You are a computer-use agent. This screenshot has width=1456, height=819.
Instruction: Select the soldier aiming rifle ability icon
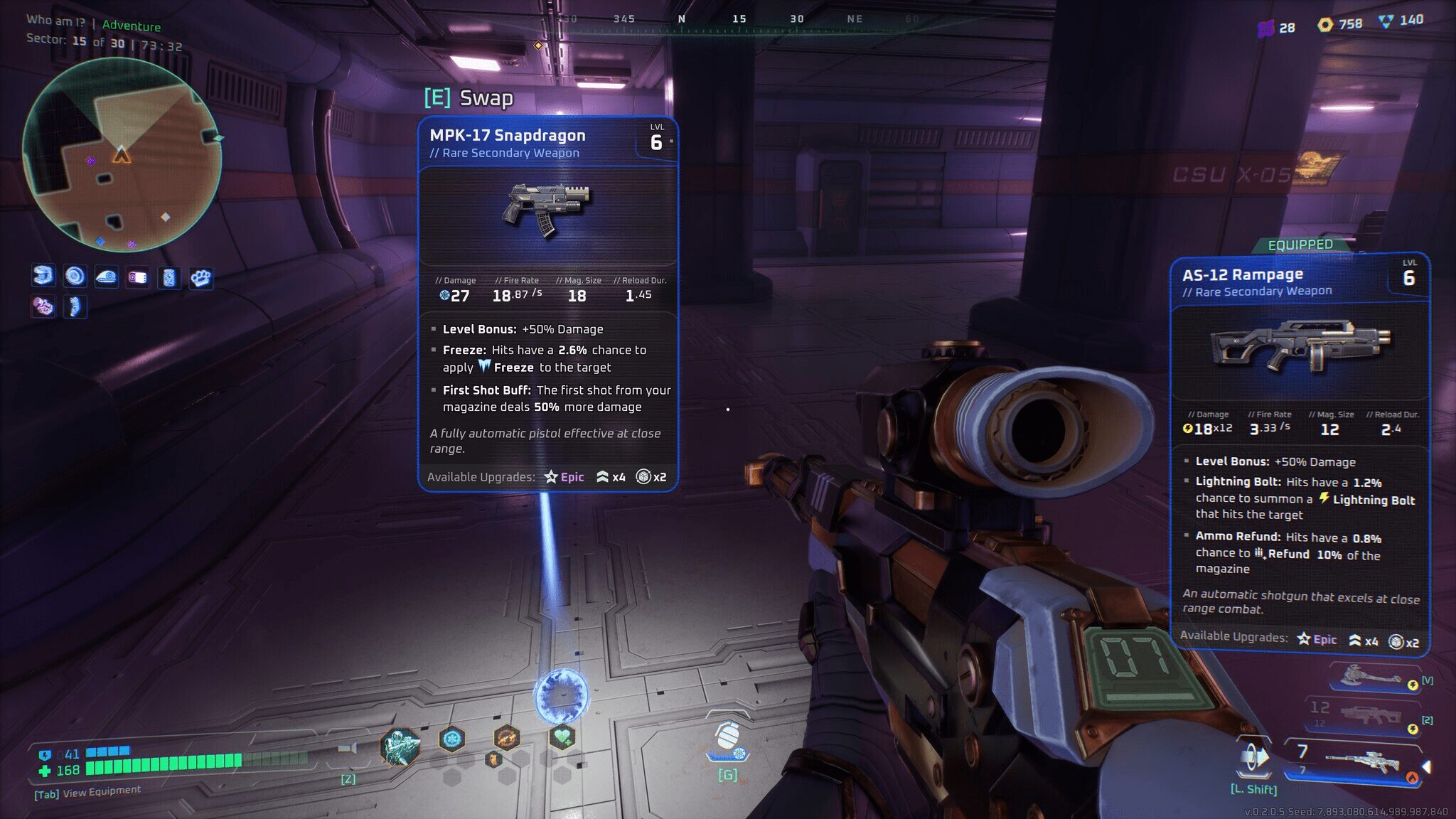[x=399, y=746]
